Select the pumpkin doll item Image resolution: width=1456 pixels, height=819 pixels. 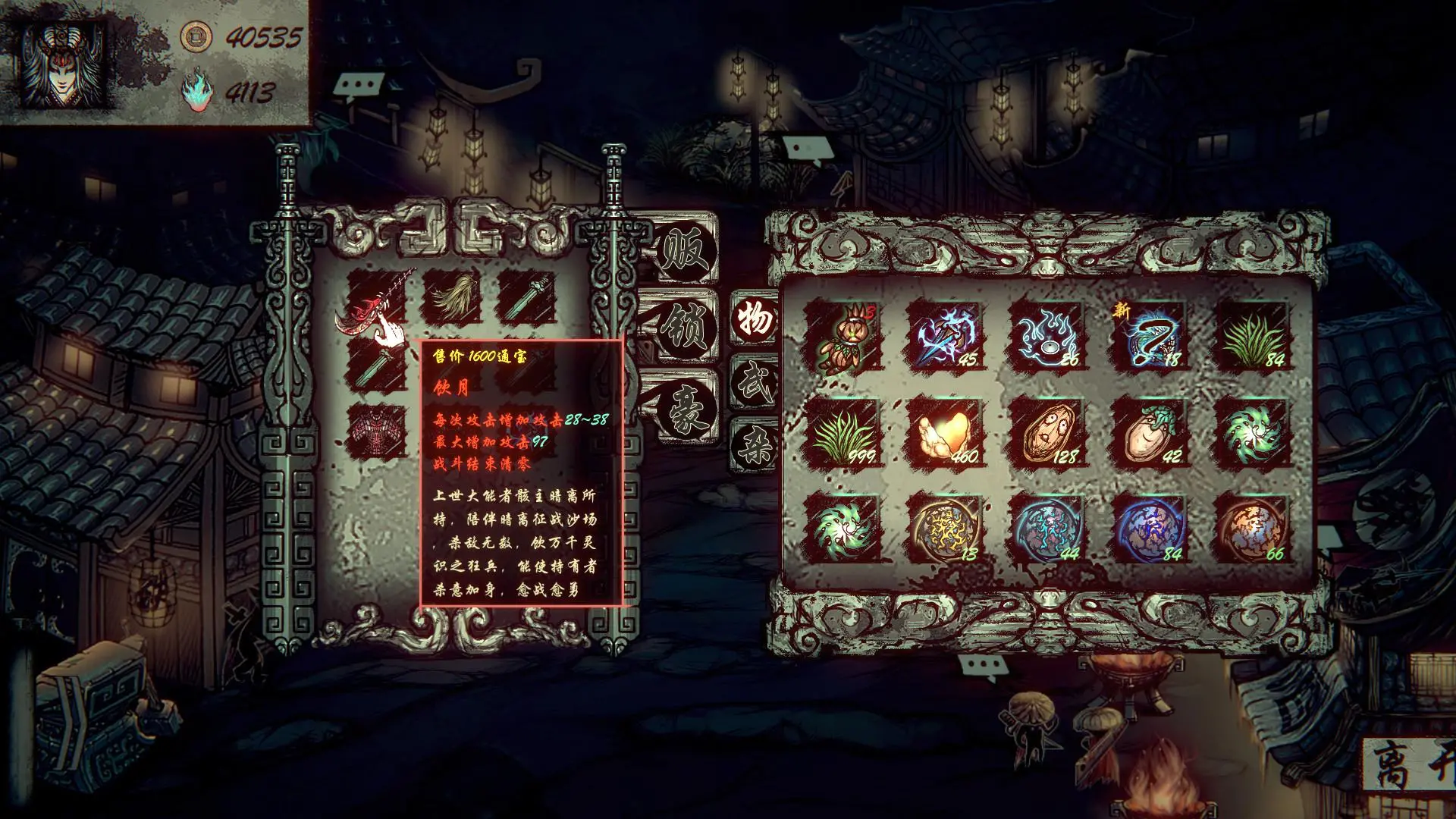coord(842,336)
